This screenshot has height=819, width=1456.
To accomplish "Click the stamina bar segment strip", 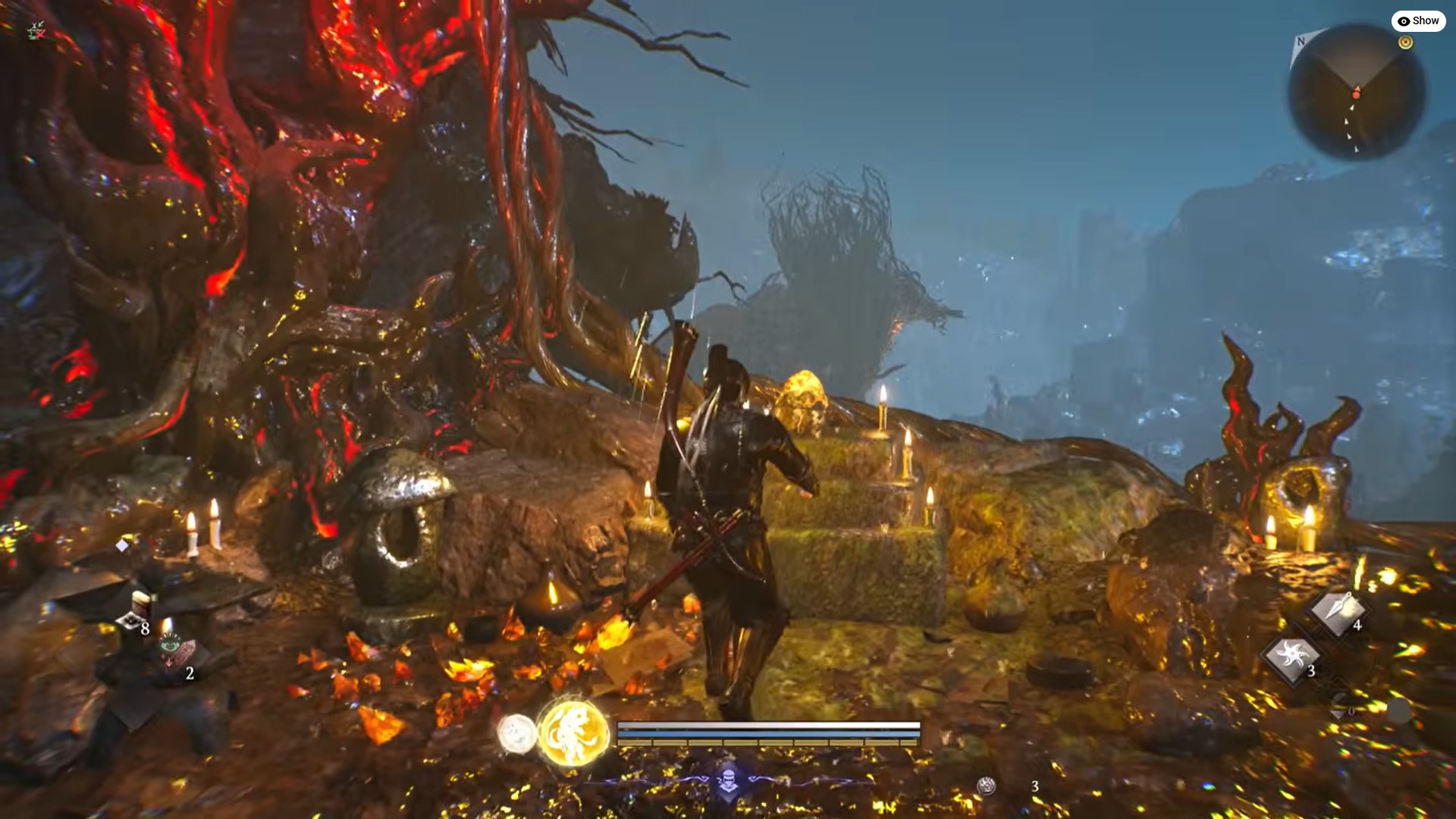I will pos(767,742).
